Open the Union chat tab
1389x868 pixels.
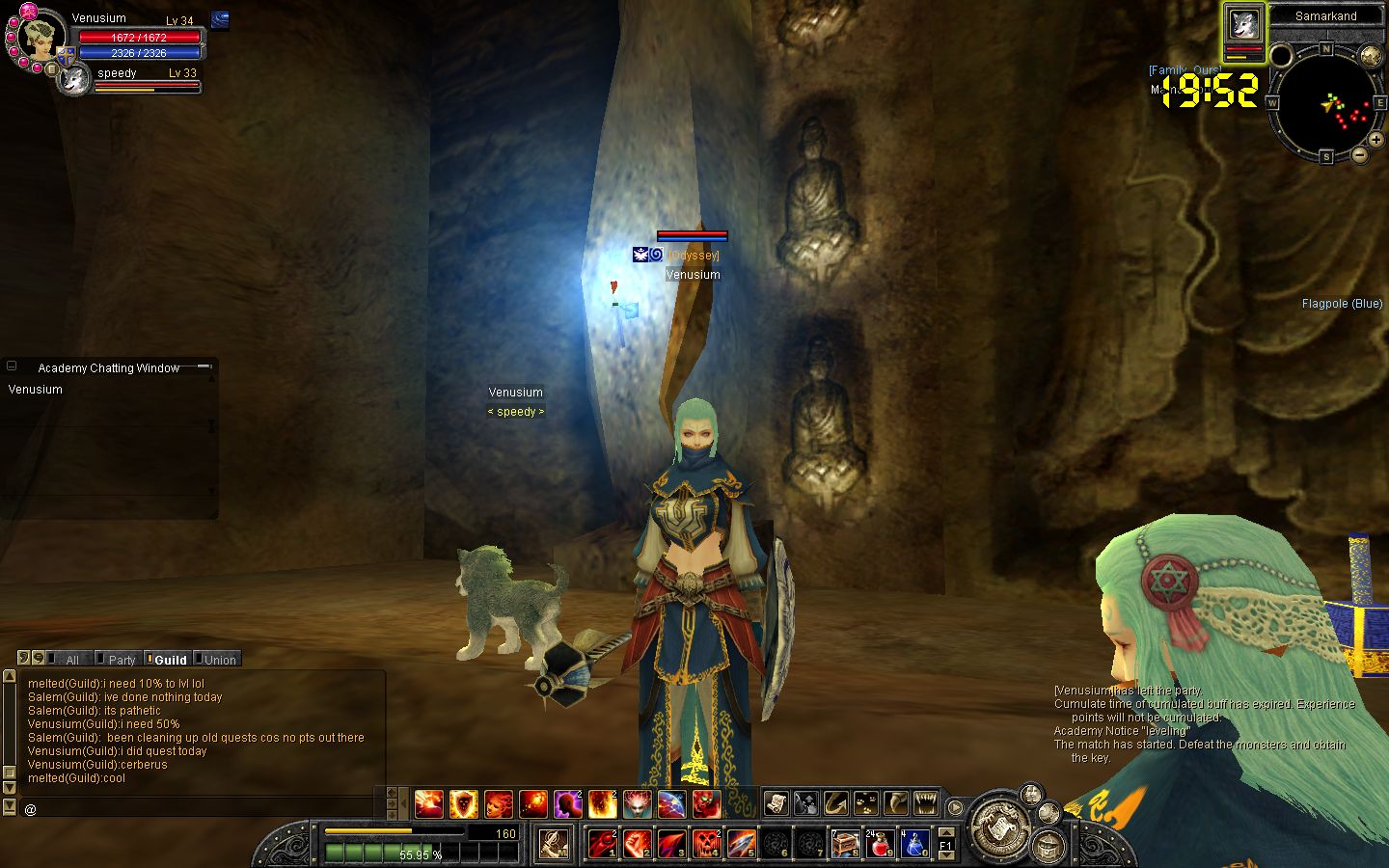pyautogui.click(x=218, y=660)
